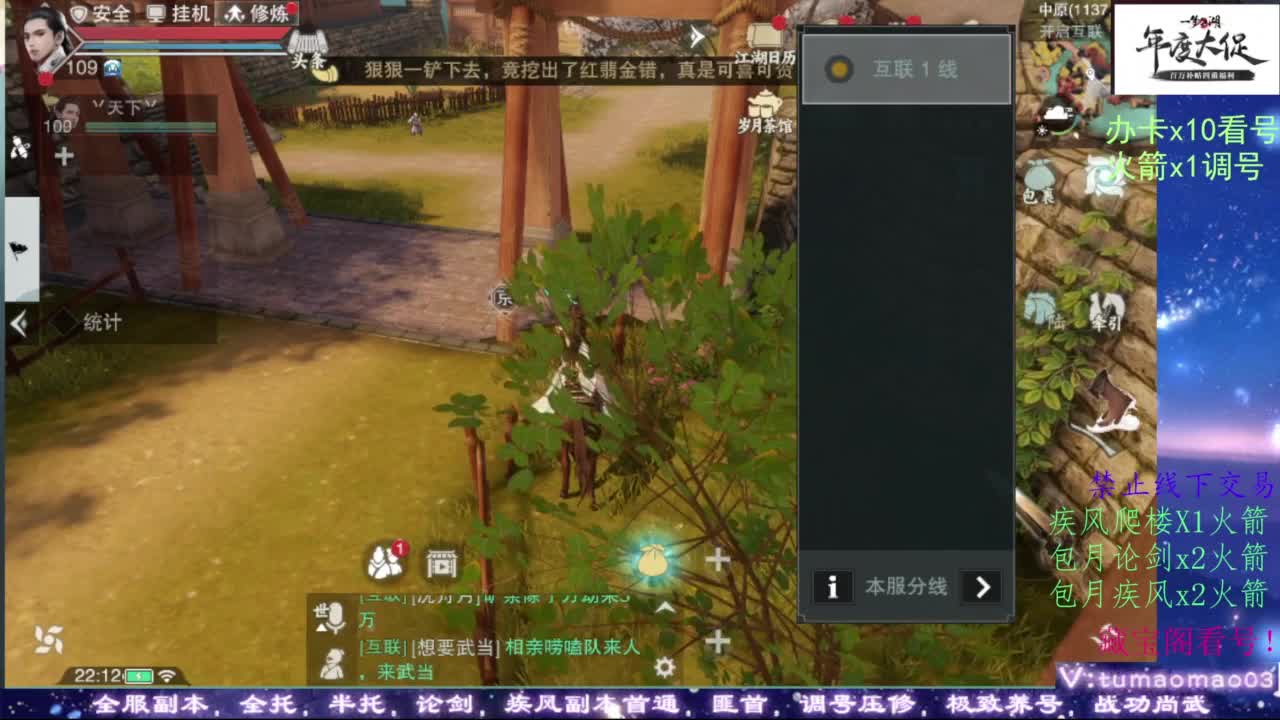Click the 牵引 pet leash squirrel icon
The image size is (1280, 720).
tap(1105, 305)
